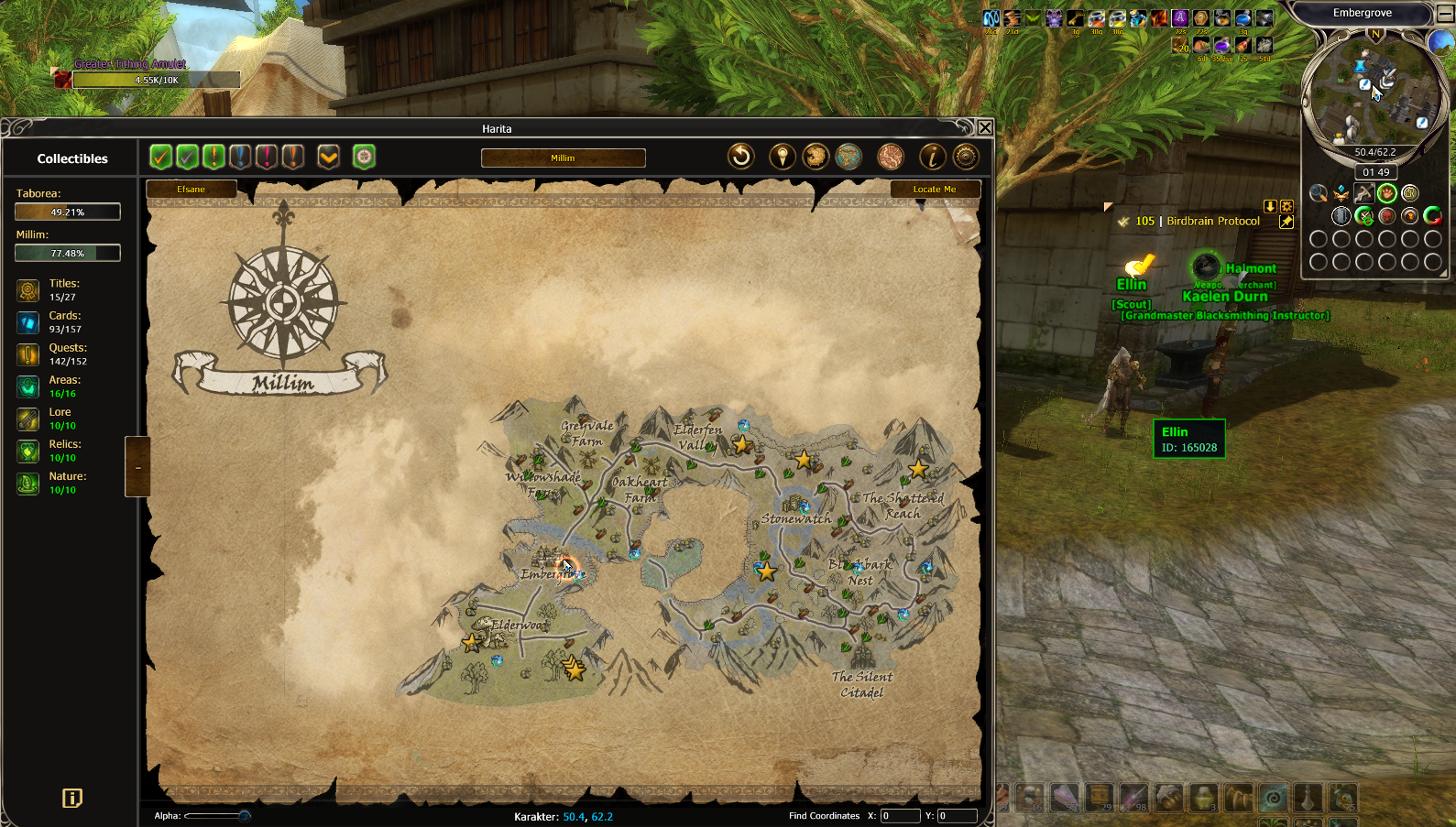Image resolution: width=1456 pixels, height=827 pixels.
Task: Toggle the blue exclamation quest filter
Action: click(x=240, y=157)
